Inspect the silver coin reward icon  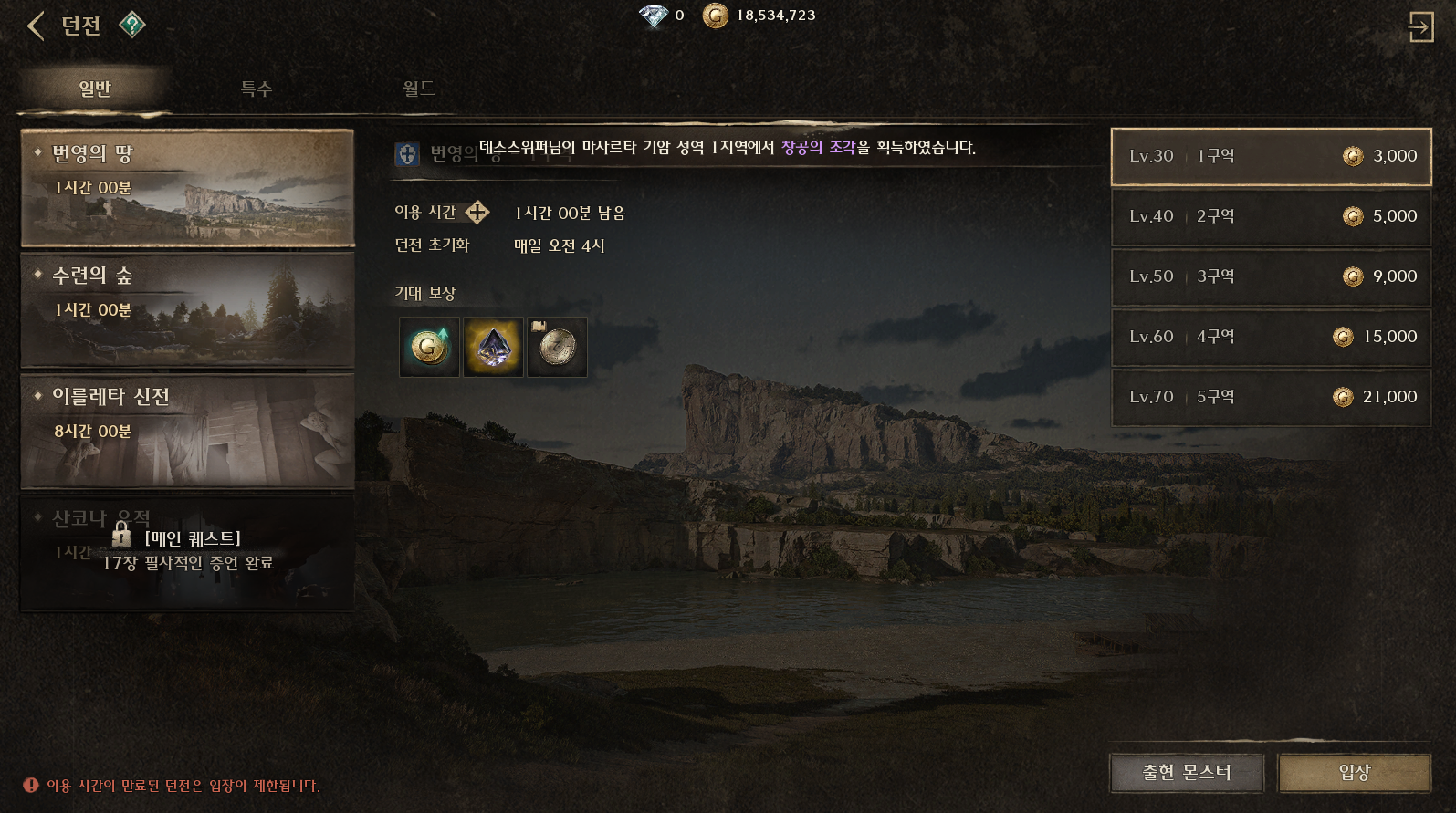pos(557,347)
